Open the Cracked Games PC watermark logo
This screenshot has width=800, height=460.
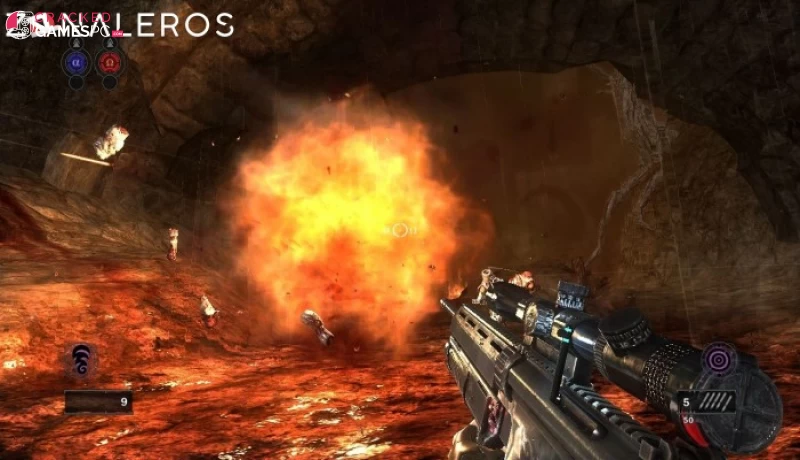[62, 26]
